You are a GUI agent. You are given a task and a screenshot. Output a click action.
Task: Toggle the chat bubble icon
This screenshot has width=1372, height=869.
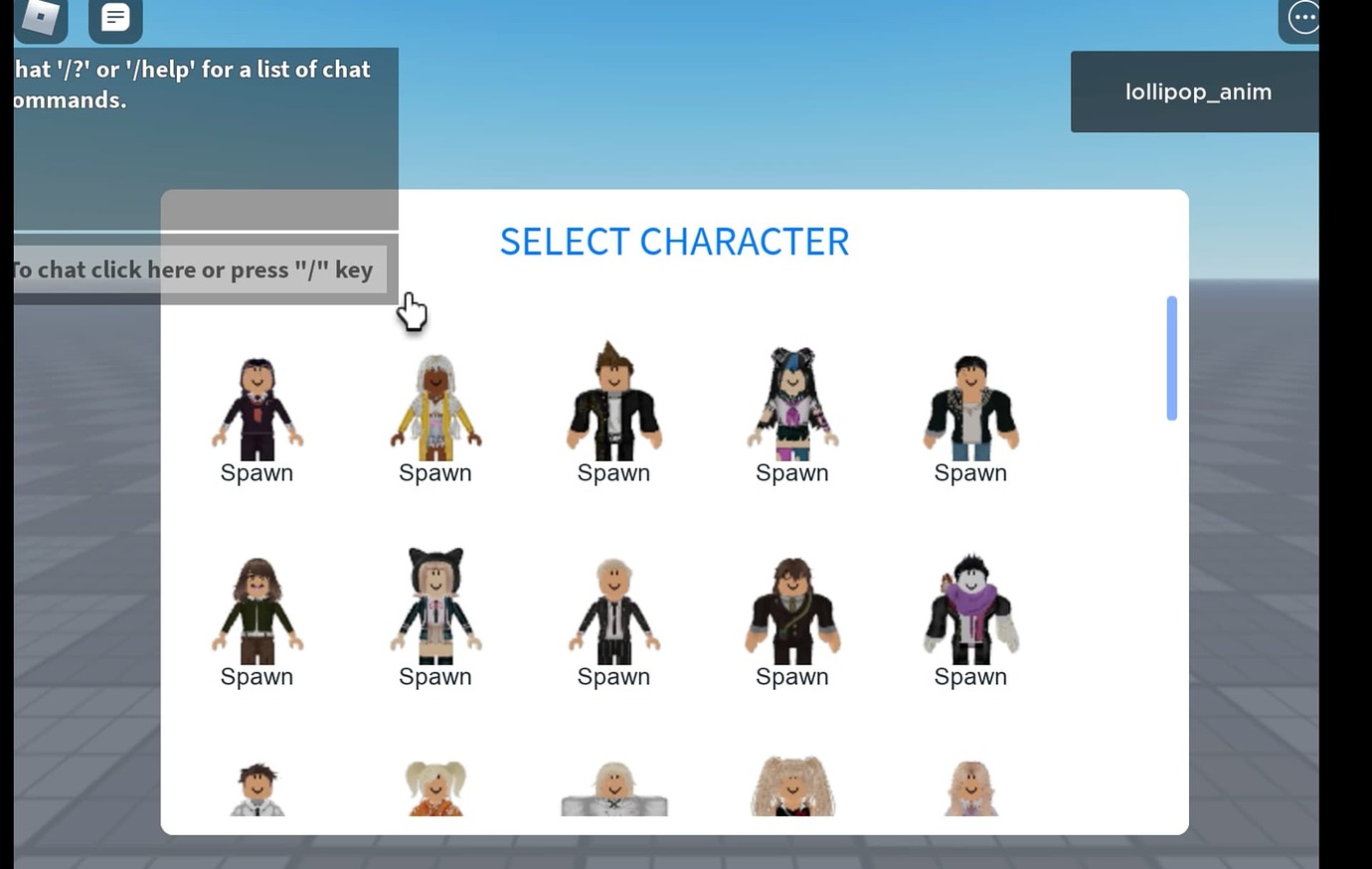(115, 17)
